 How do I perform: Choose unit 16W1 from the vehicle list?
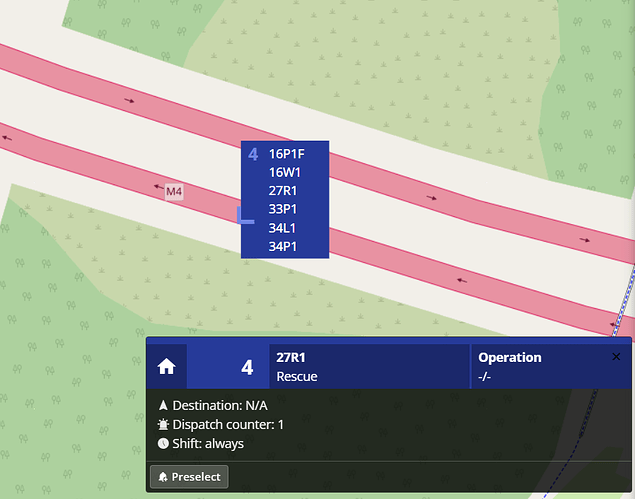(x=285, y=172)
